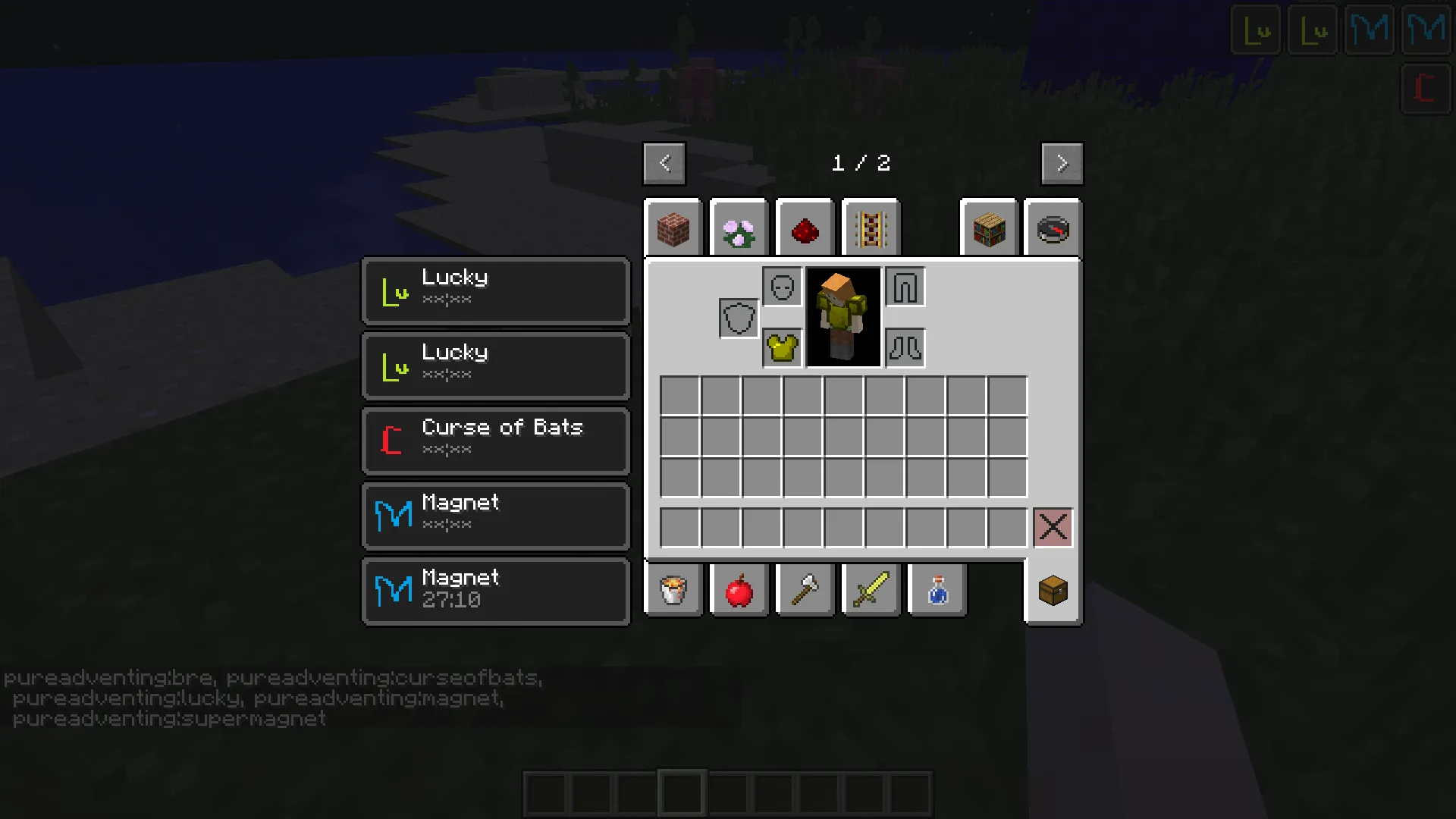Click the milk bucket tab
This screenshot has width=1456, height=819.
[673, 590]
